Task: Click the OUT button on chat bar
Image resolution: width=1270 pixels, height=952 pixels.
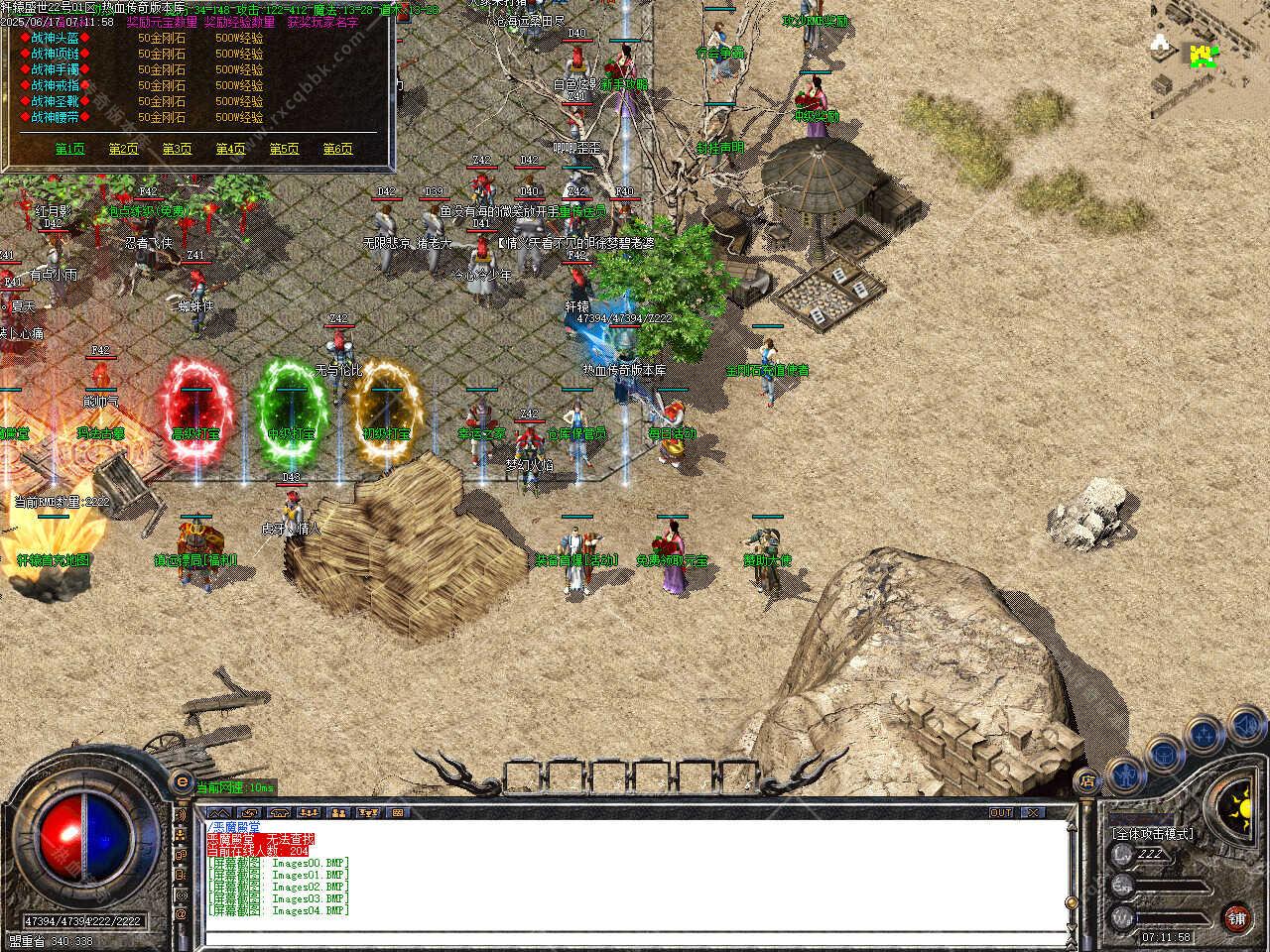Action: 1001,812
